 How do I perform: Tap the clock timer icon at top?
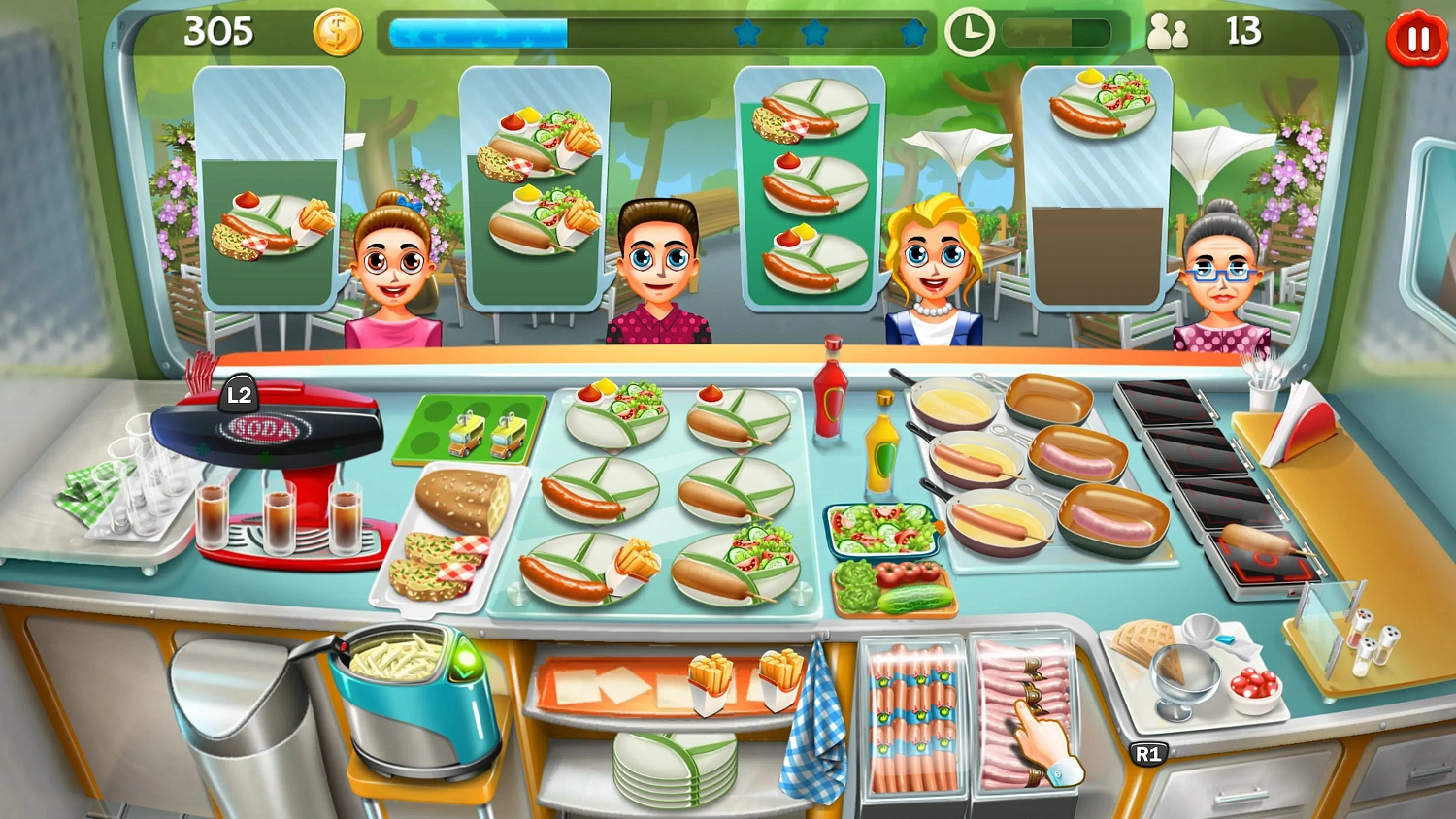coord(969,32)
